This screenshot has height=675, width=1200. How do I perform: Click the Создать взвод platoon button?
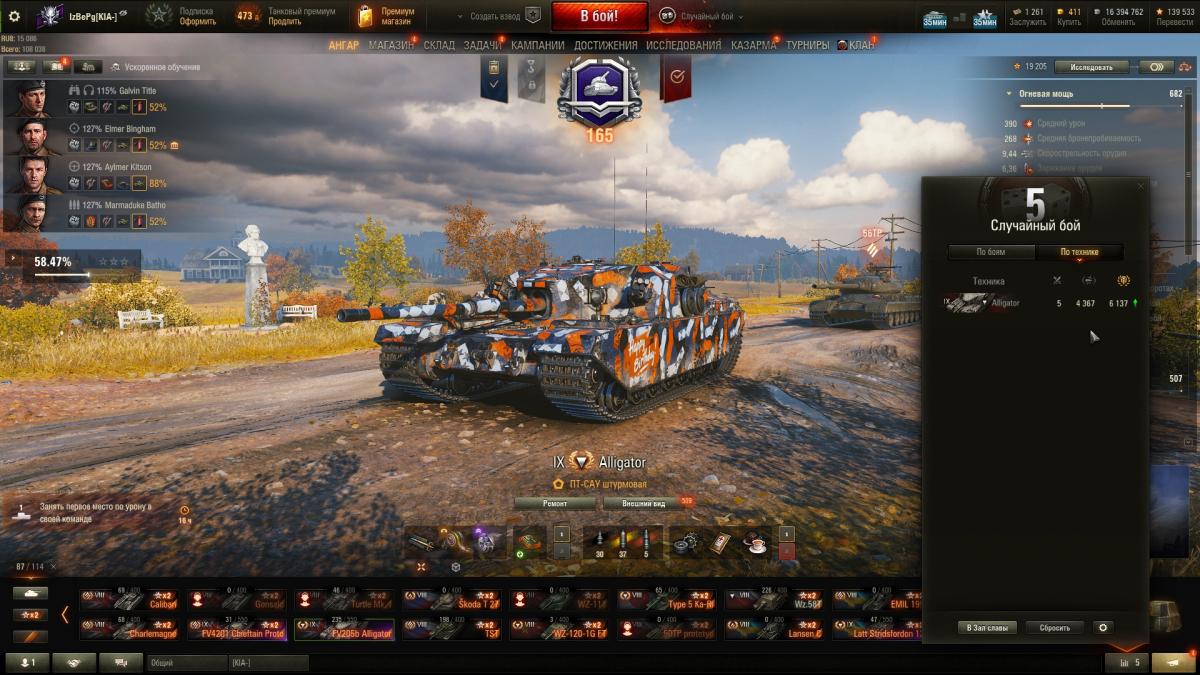pos(497,16)
